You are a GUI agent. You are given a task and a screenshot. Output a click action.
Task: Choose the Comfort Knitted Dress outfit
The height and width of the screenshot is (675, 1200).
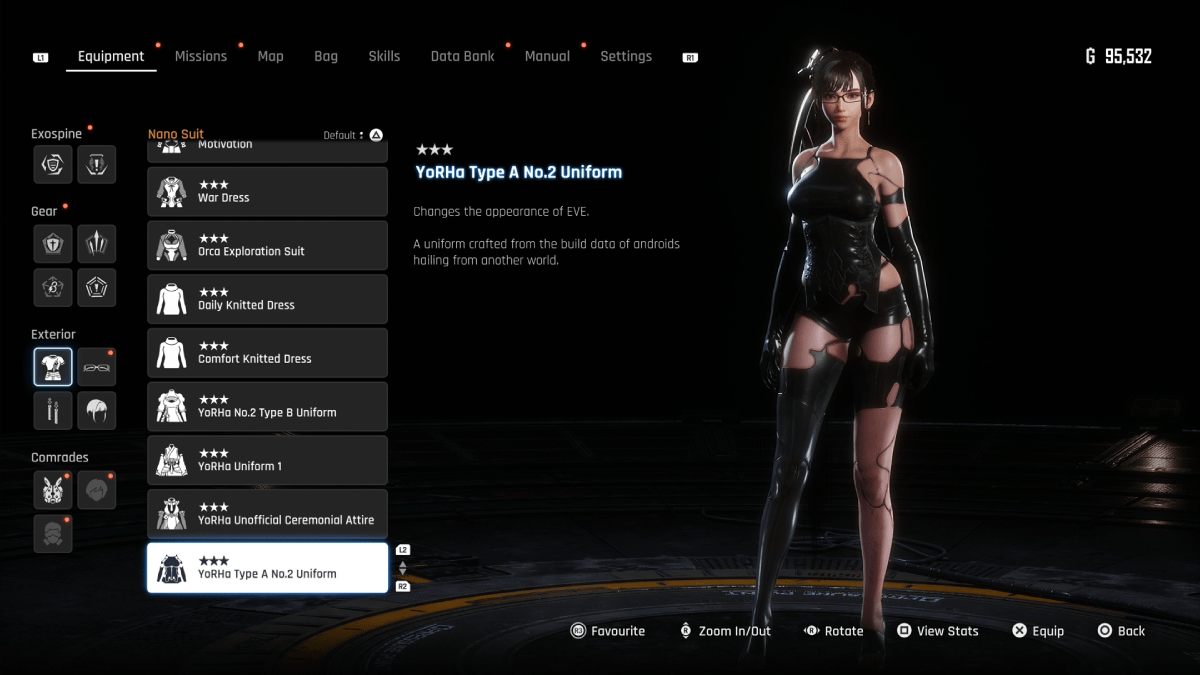coord(267,353)
